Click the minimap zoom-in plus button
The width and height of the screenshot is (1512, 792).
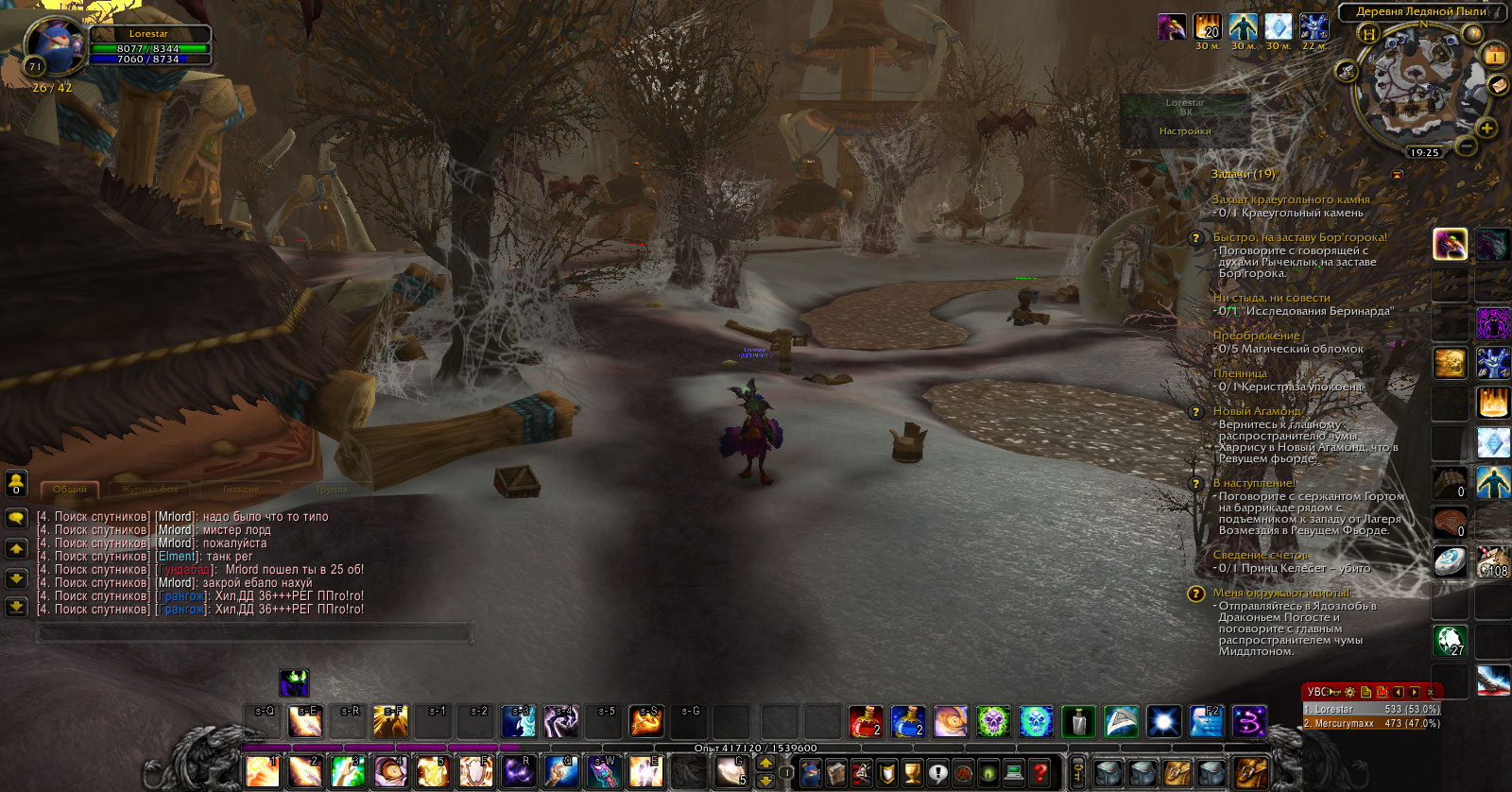[1486, 129]
